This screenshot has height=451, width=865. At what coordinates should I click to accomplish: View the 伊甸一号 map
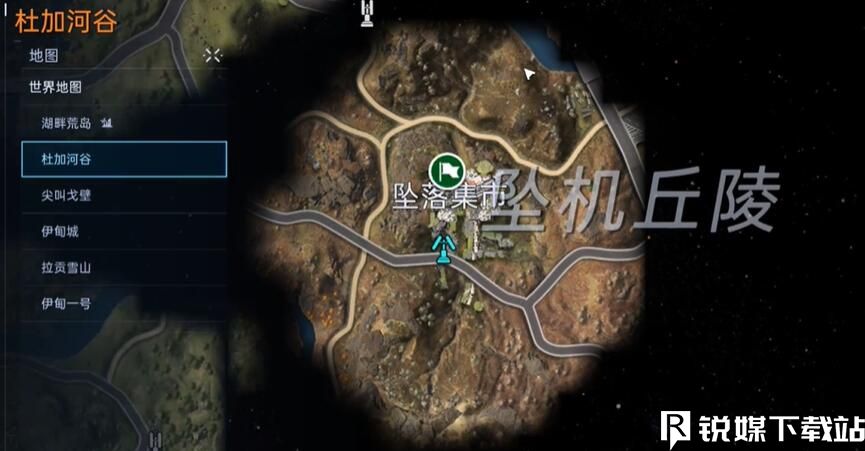[x=66, y=303]
